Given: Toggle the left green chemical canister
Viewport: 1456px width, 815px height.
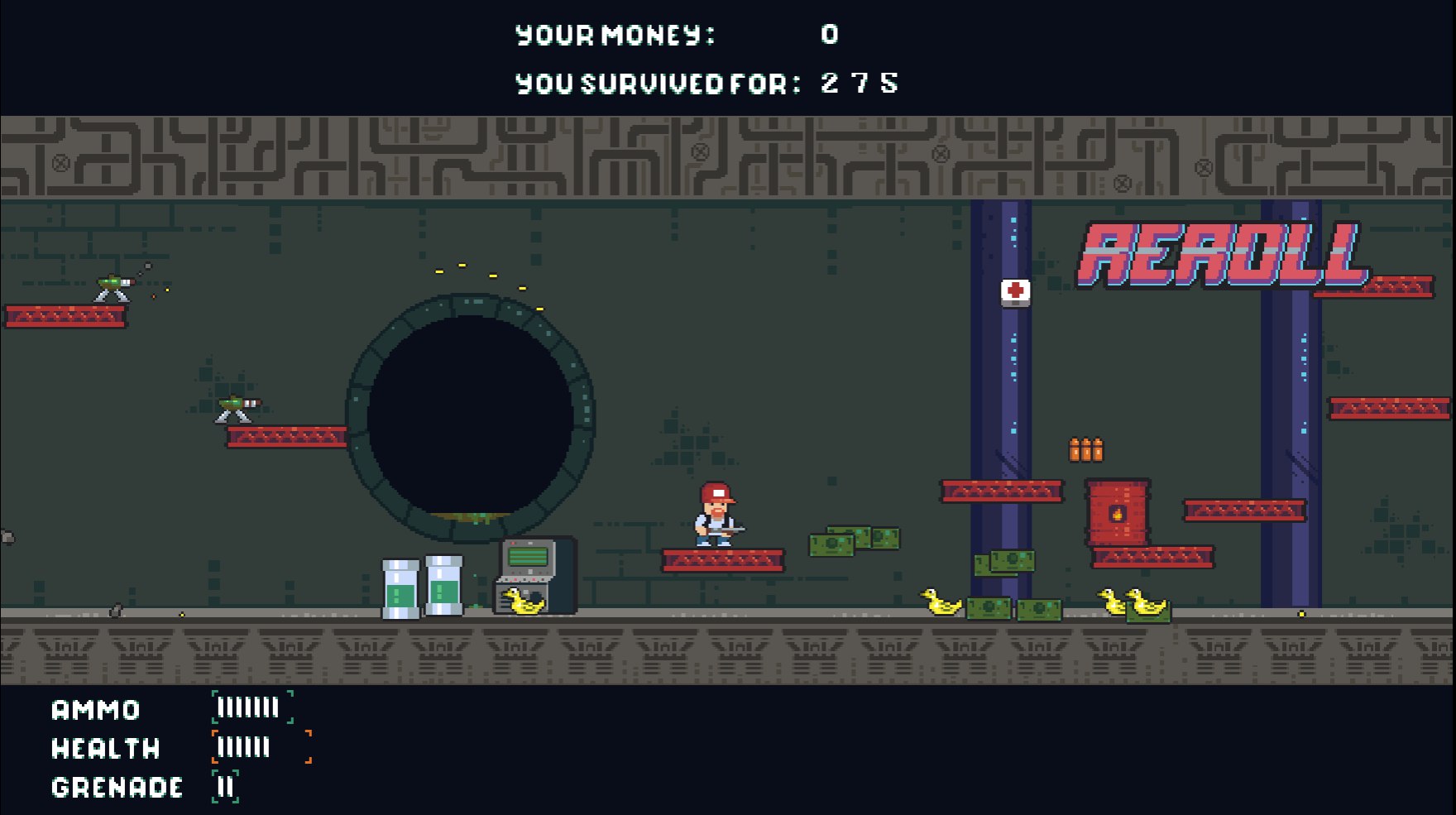Looking at the screenshot, I should [401, 587].
